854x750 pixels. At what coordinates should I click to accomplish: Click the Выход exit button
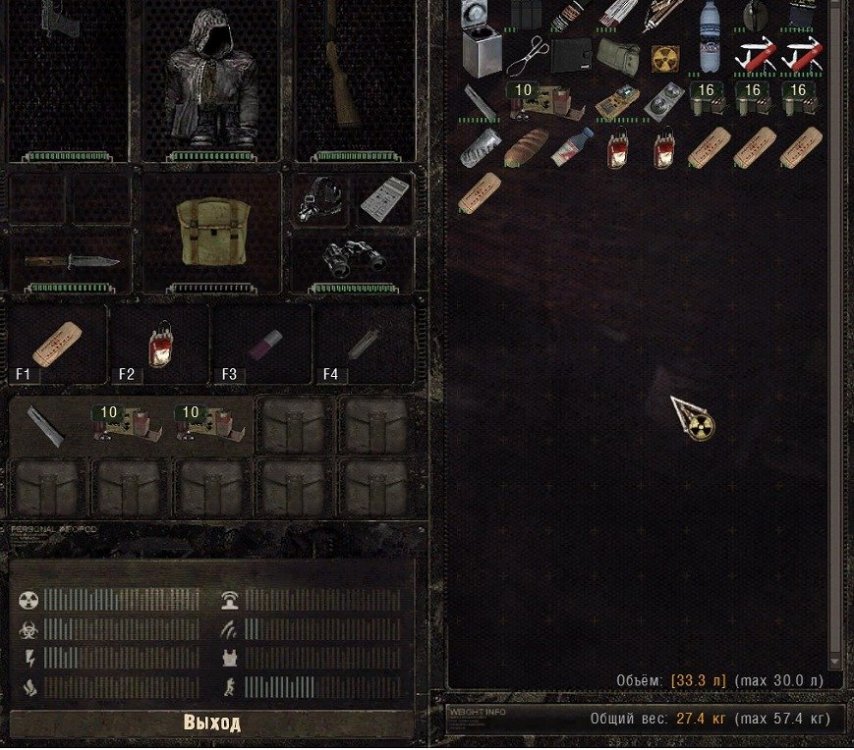click(212, 722)
